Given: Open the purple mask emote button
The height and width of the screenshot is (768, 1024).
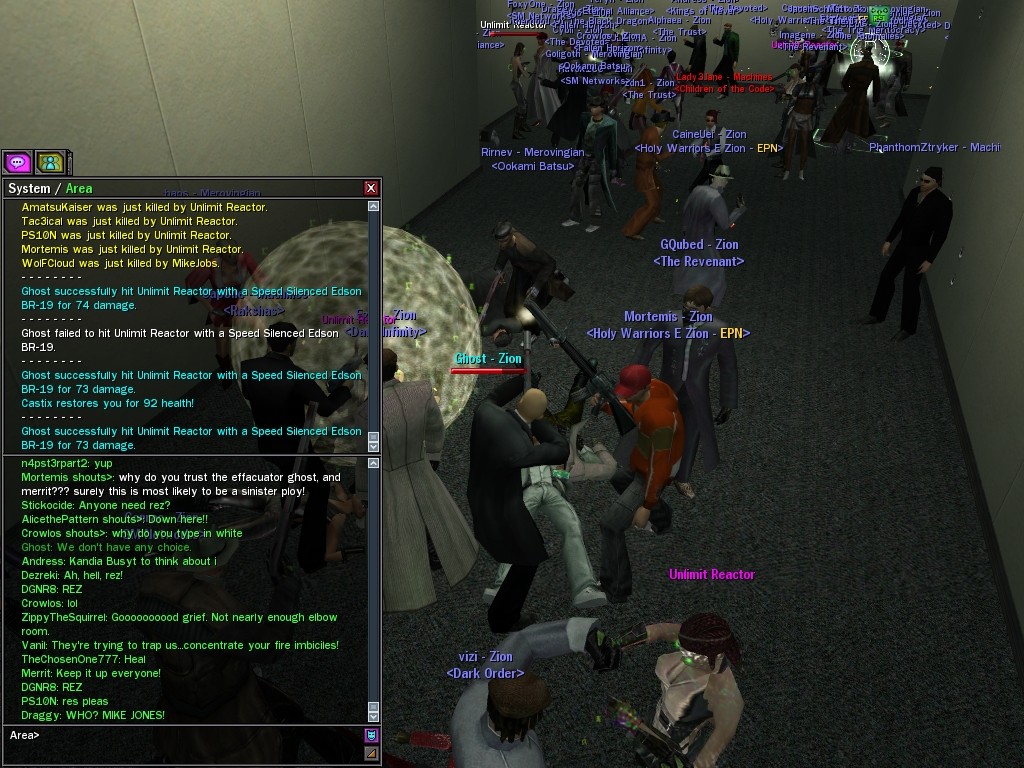Looking at the screenshot, I should [x=372, y=736].
